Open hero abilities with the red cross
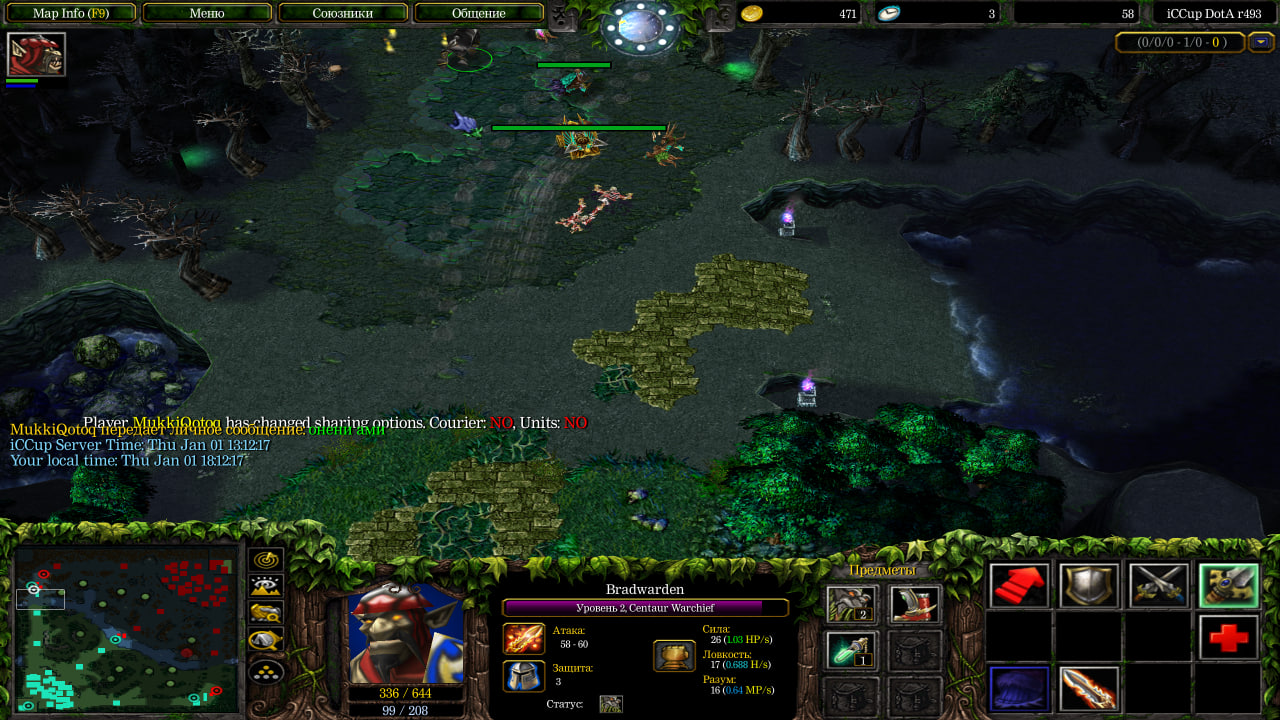 [1229, 637]
